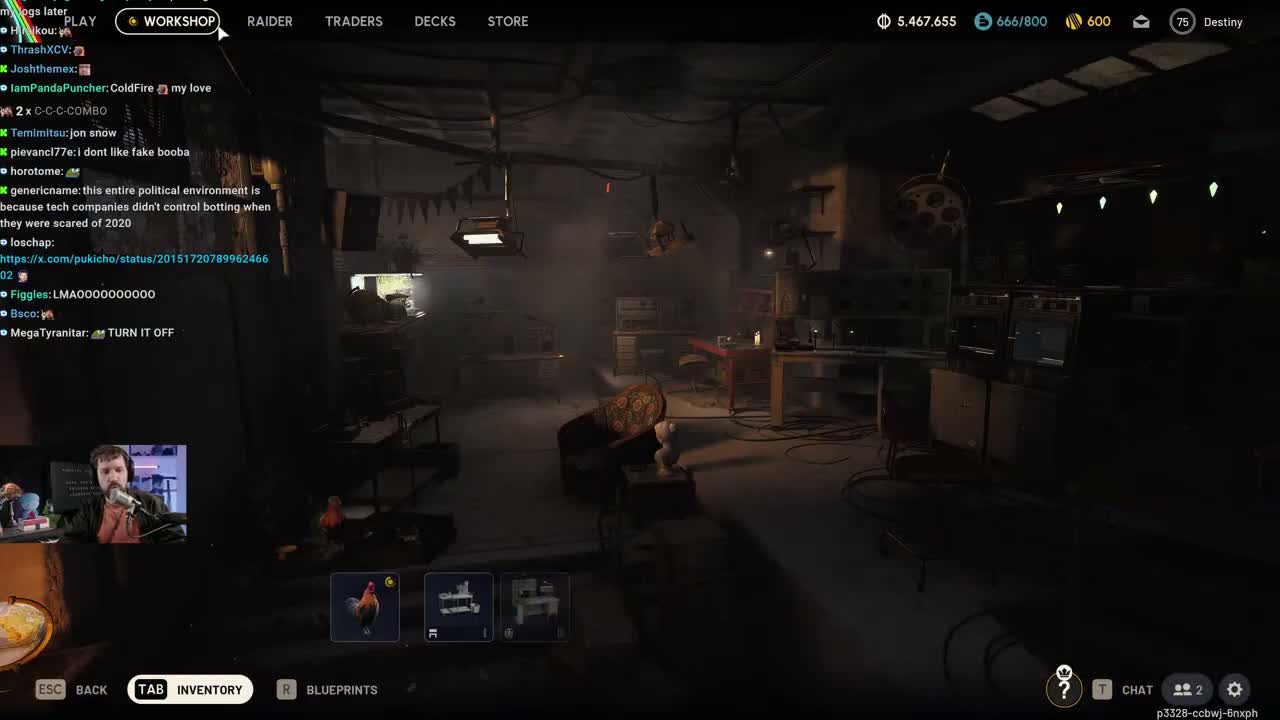Go back with the Back button
The image size is (1280, 720).
72,689
